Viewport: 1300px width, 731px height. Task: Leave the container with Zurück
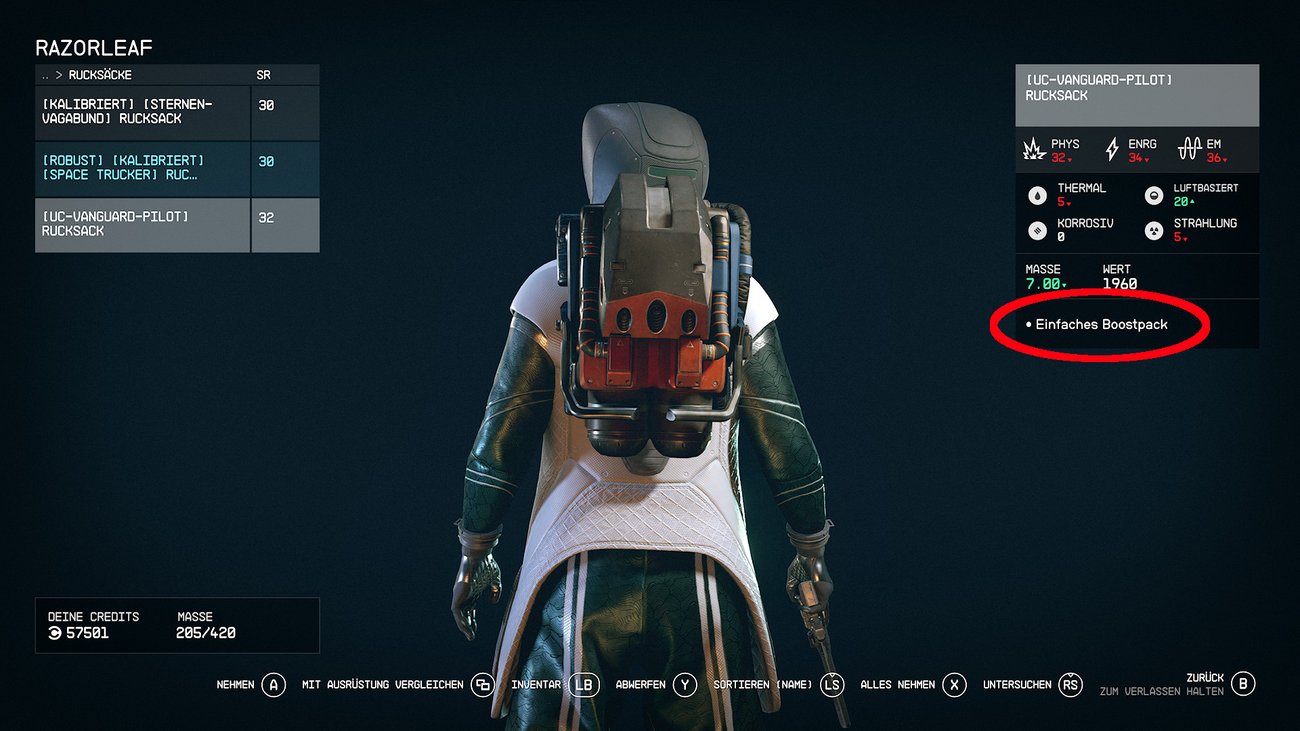click(1205, 678)
